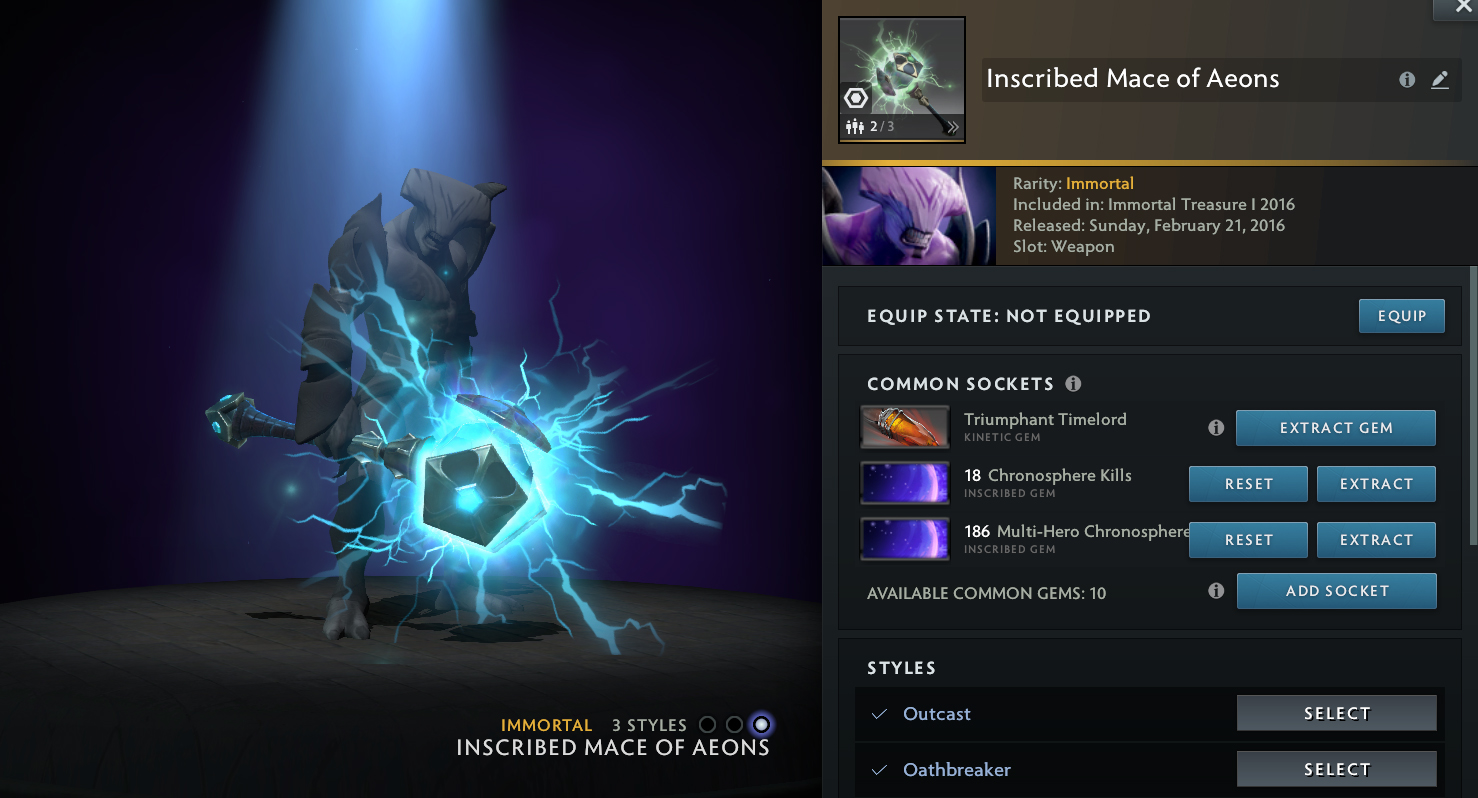Equip the Mace of Aeons
1478x798 pixels.
tap(1401, 316)
